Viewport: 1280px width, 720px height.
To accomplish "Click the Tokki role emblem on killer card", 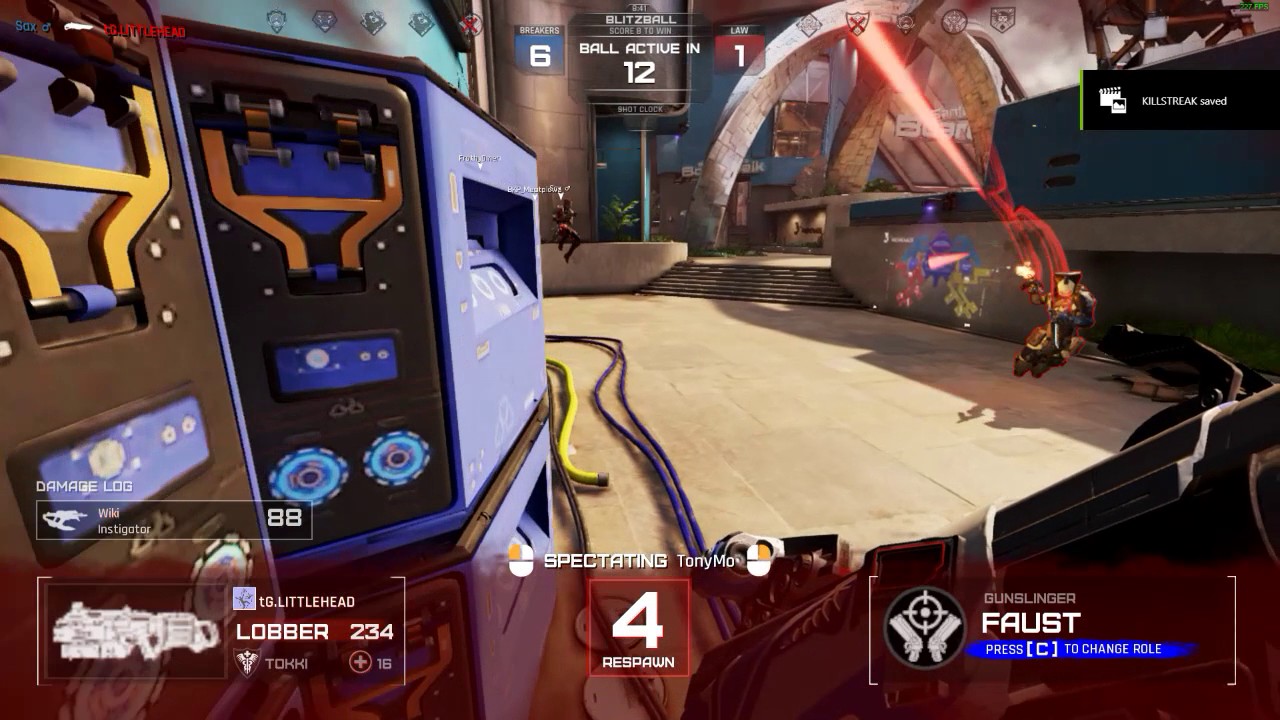I will [246, 662].
